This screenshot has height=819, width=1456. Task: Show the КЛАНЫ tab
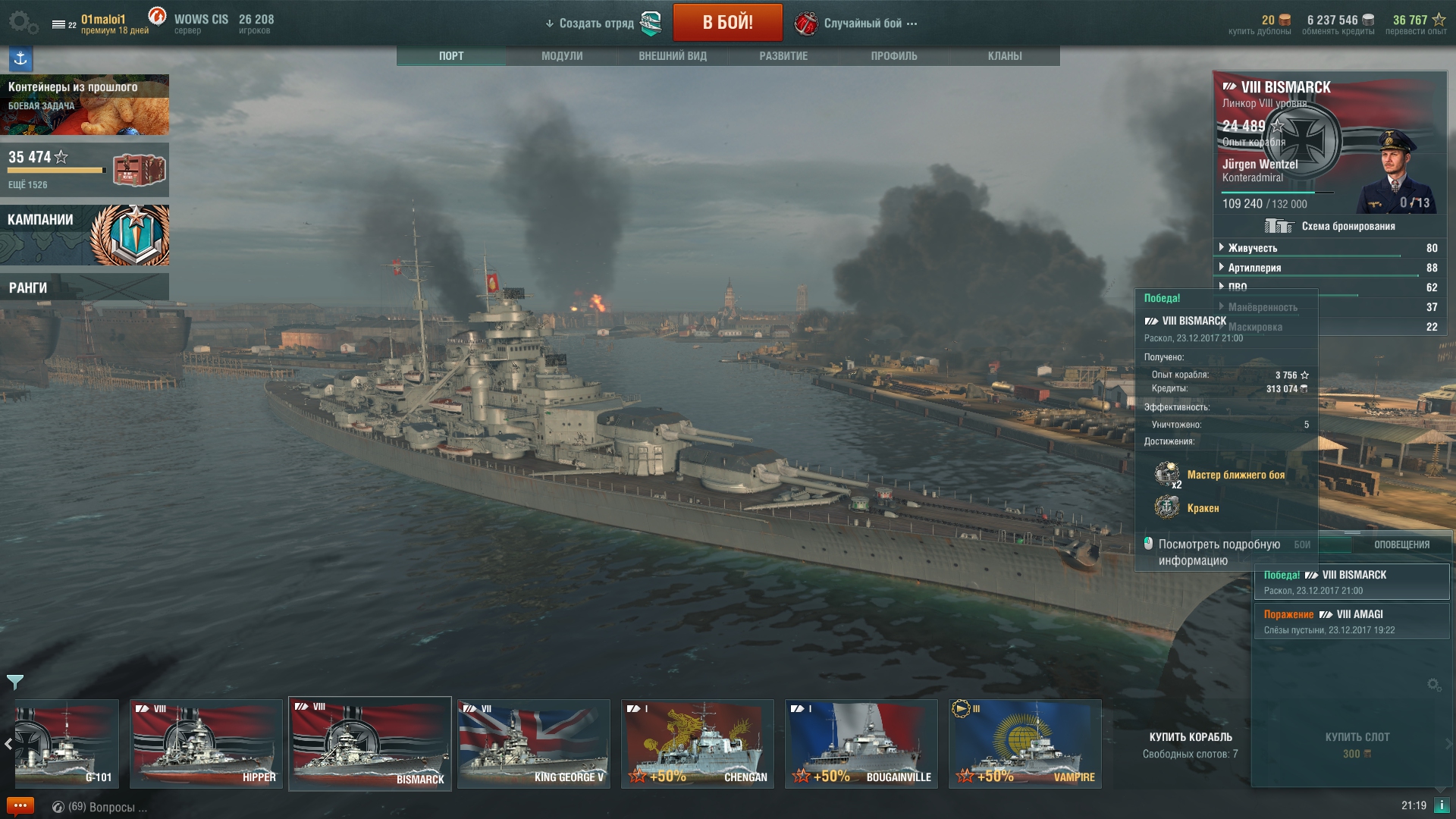pyautogui.click(x=1005, y=56)
